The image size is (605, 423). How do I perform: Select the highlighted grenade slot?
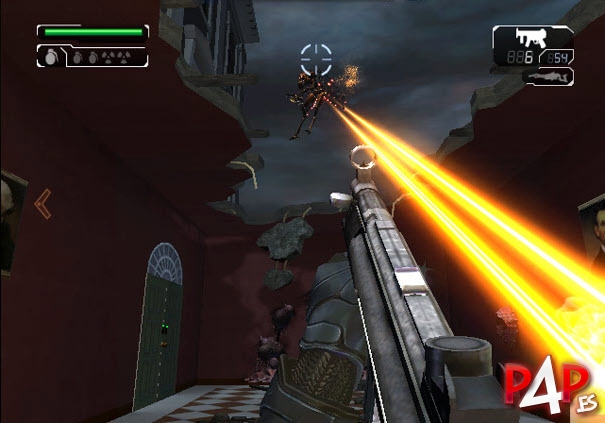[51, 58]
